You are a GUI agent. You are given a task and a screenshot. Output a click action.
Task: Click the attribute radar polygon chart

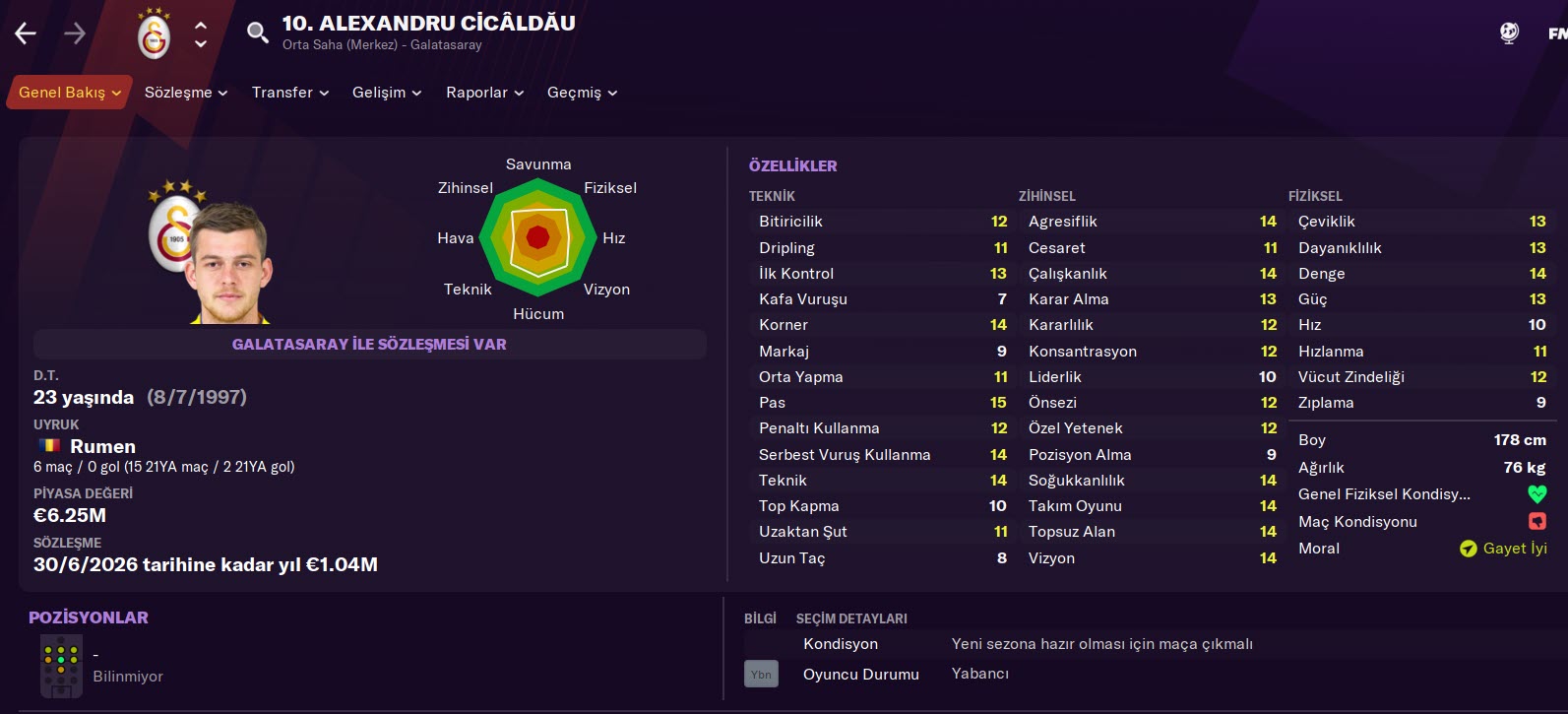(x=537, y=237)
